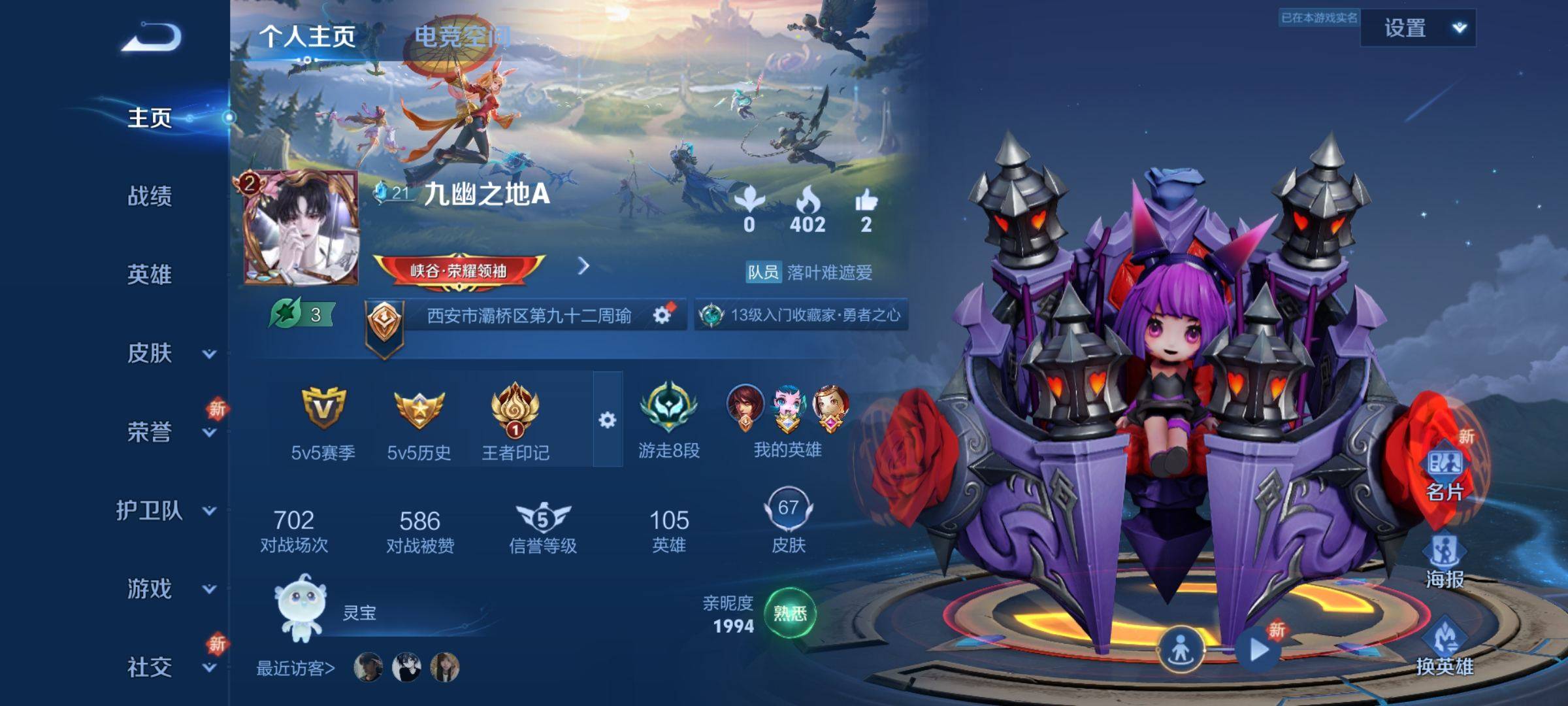The image size is (1568, 706).
Task: Expand the 护卫队 menu entry
Action: point(163,511)
